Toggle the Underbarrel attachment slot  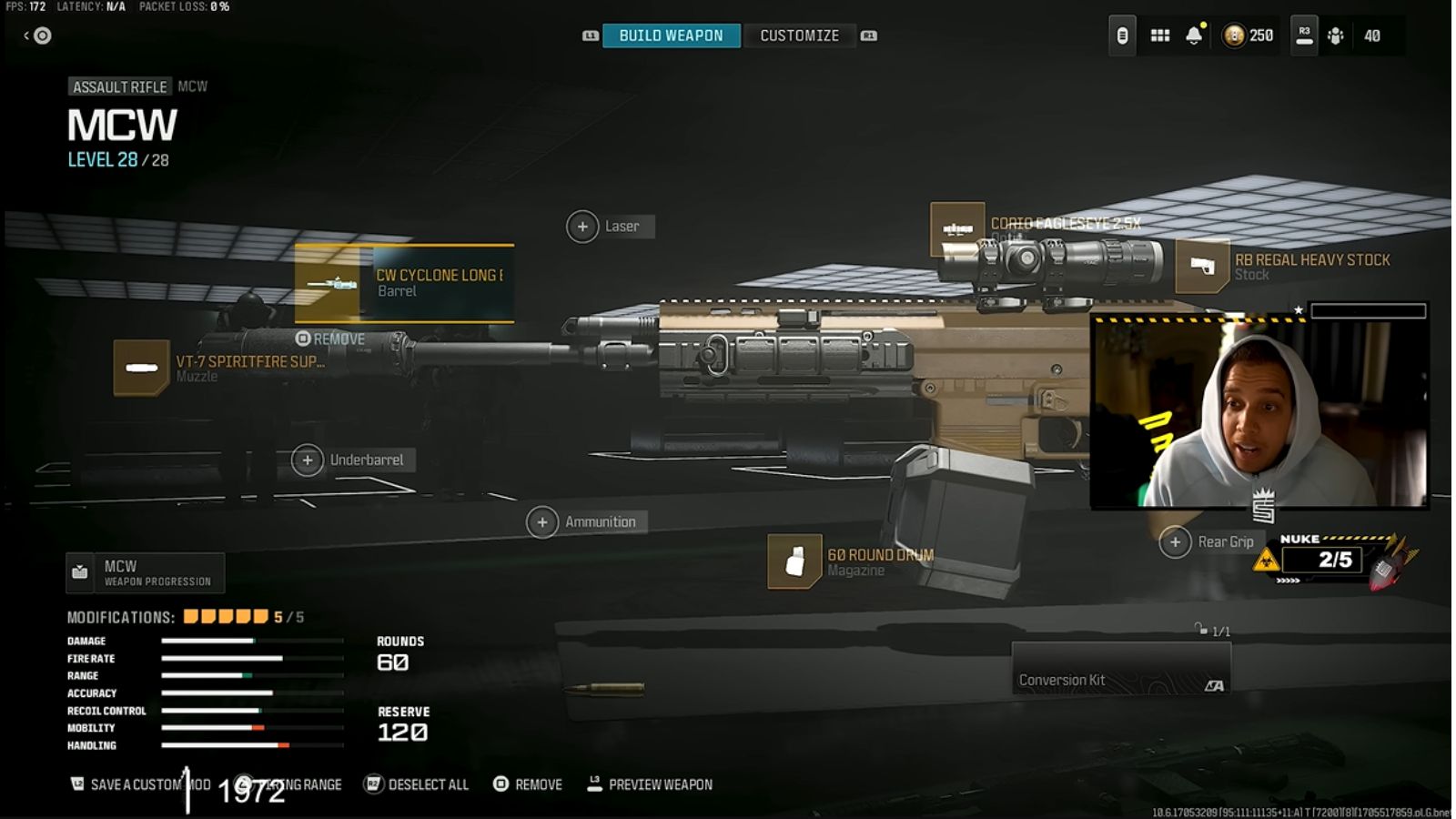click(x=308, y=460)
